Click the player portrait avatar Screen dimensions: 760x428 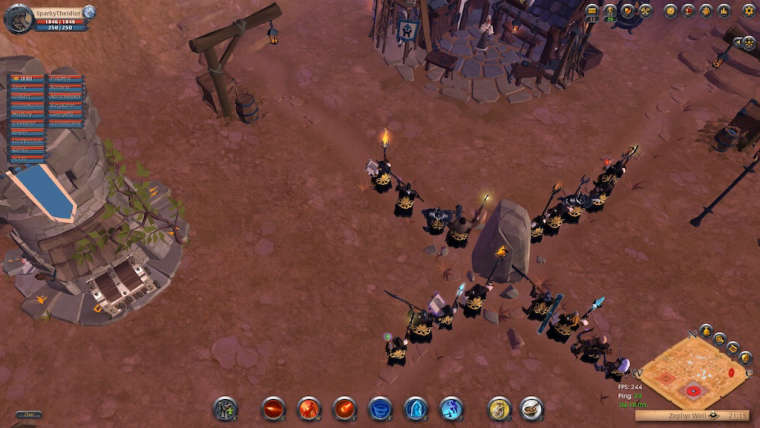click(x=18, y=17)
